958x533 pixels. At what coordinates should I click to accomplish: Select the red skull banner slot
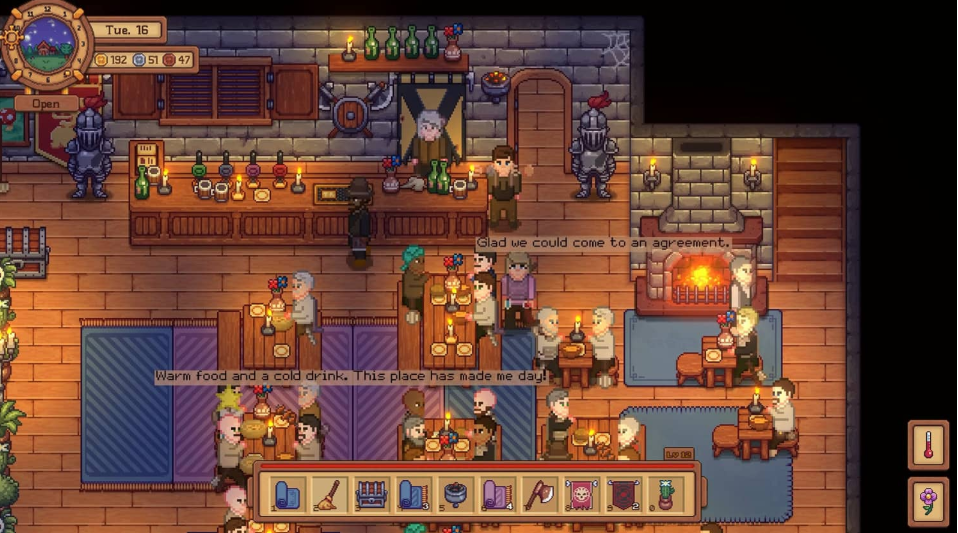click(581, 494)
